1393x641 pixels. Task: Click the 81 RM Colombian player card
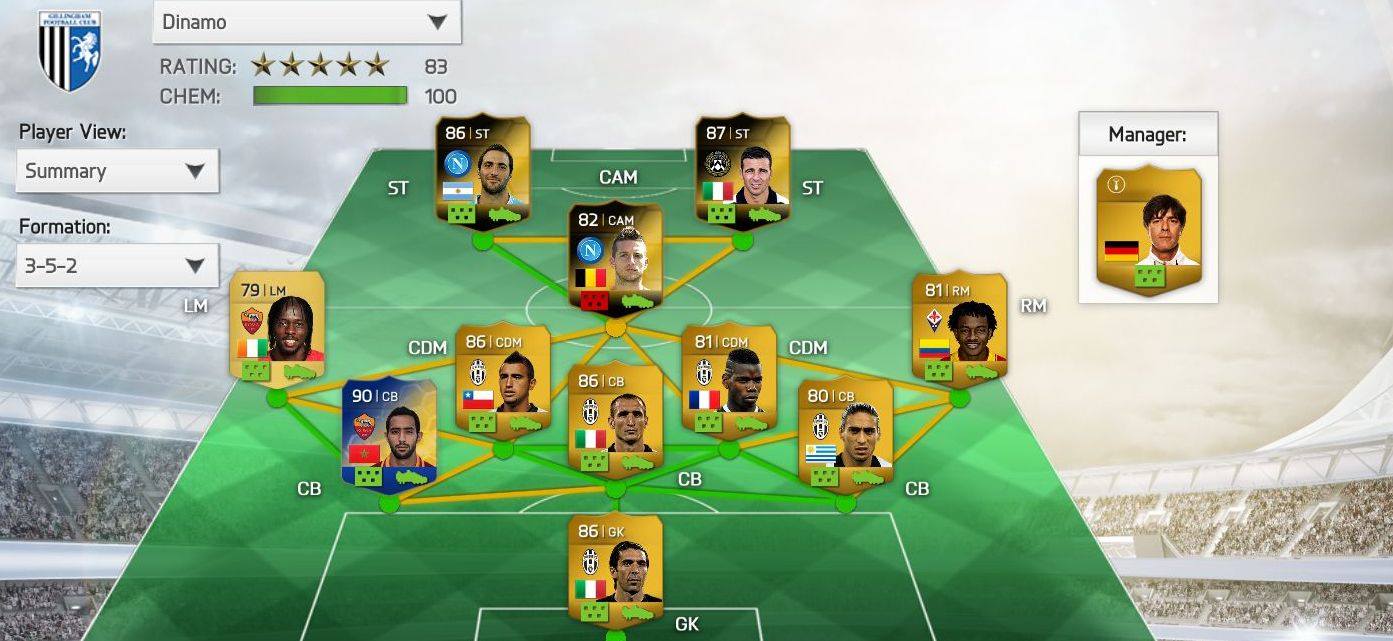(x=959, y=328)
